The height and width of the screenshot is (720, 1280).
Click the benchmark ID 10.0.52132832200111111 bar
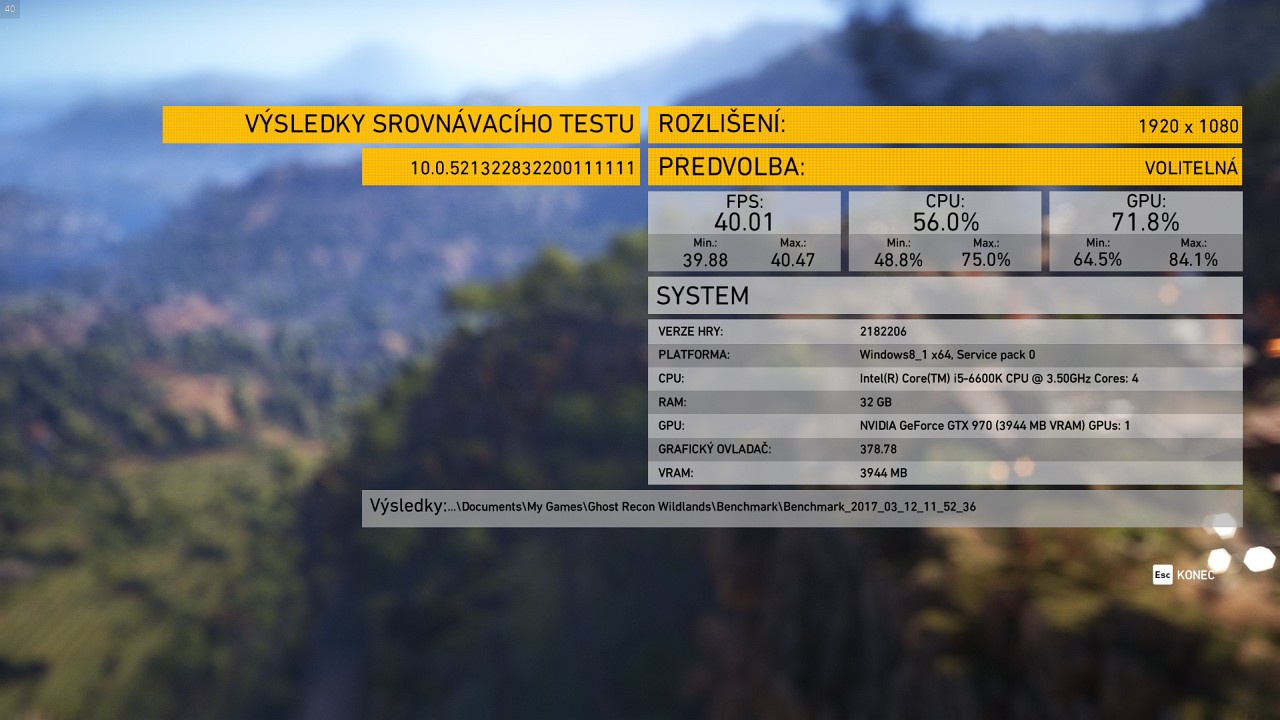click(x=500, y=167)
